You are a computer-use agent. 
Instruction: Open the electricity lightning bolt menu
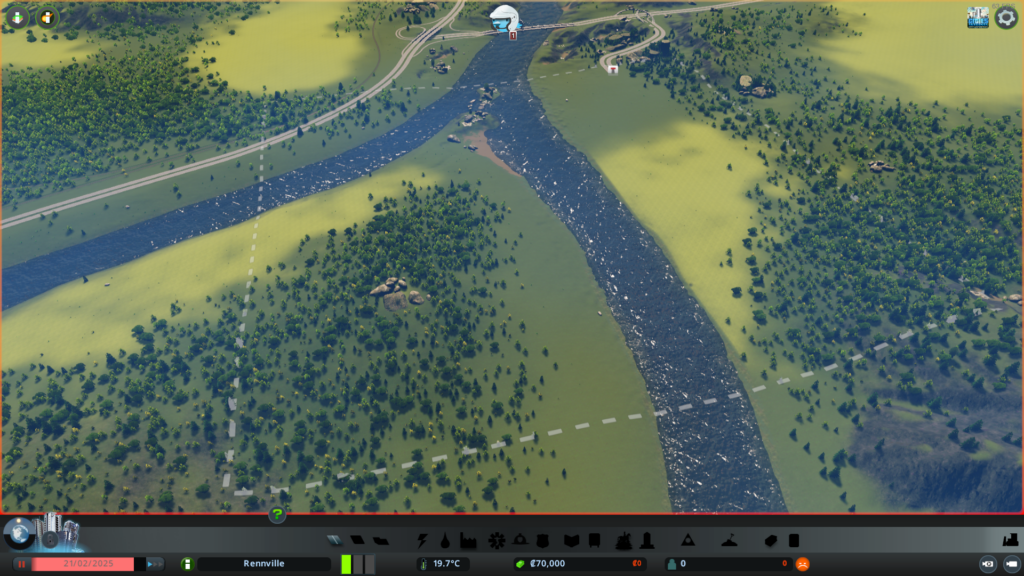(424, 541)
